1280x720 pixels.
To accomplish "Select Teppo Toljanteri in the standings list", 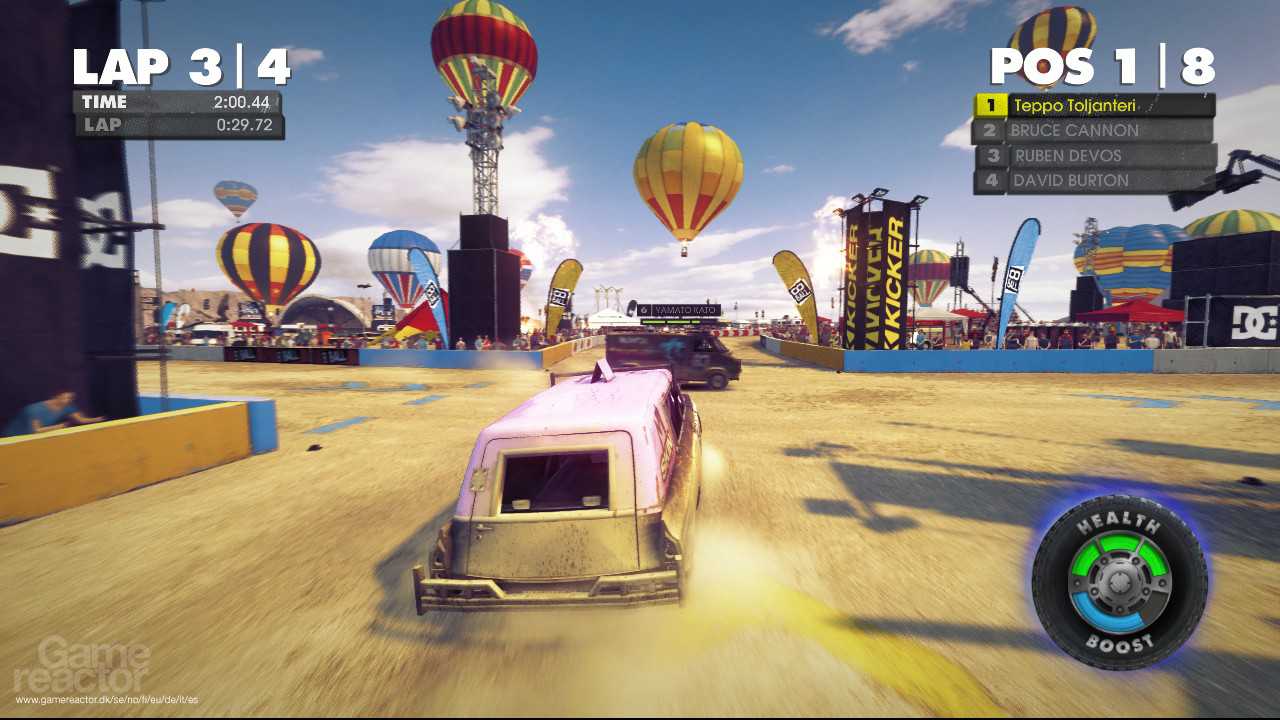I will pyautogui.click(x=1094, y=105).
